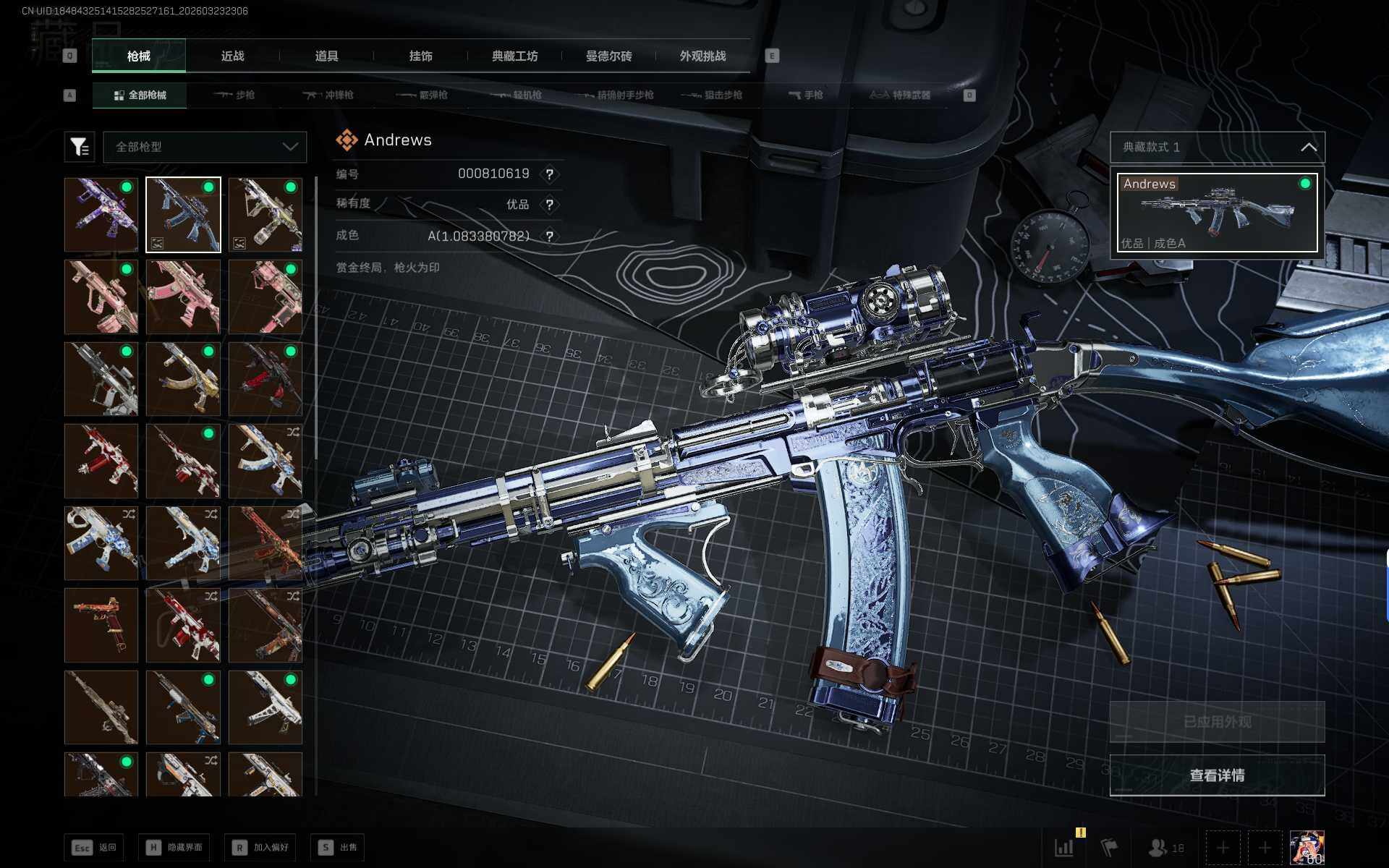Click the 查看详情 view details button
Viewport: 1389px width, 868px height.
pos(1217,775)
